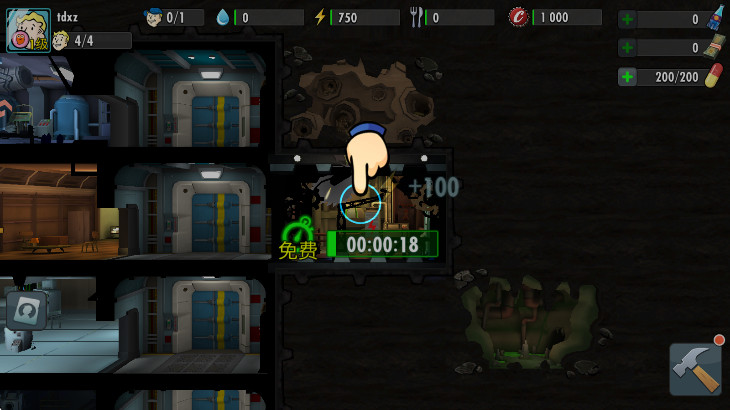Open the dweller list showing 4/4

coord(90,40)
